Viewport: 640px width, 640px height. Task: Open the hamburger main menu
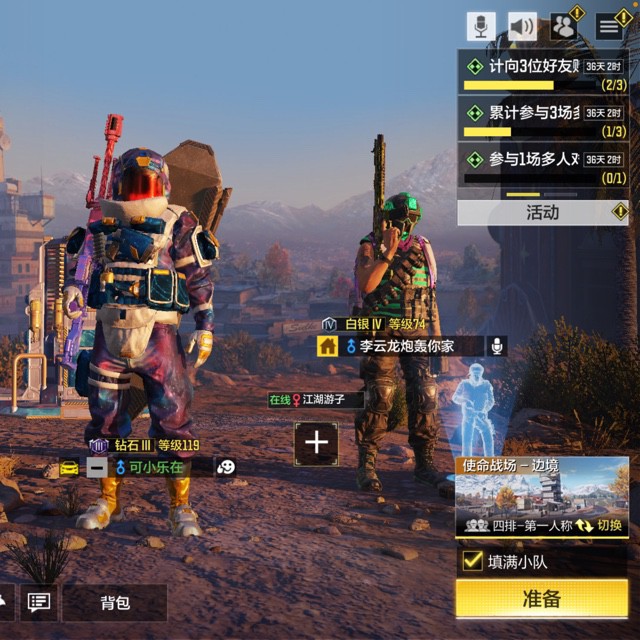pyautogui.click(x=609, y=26)
